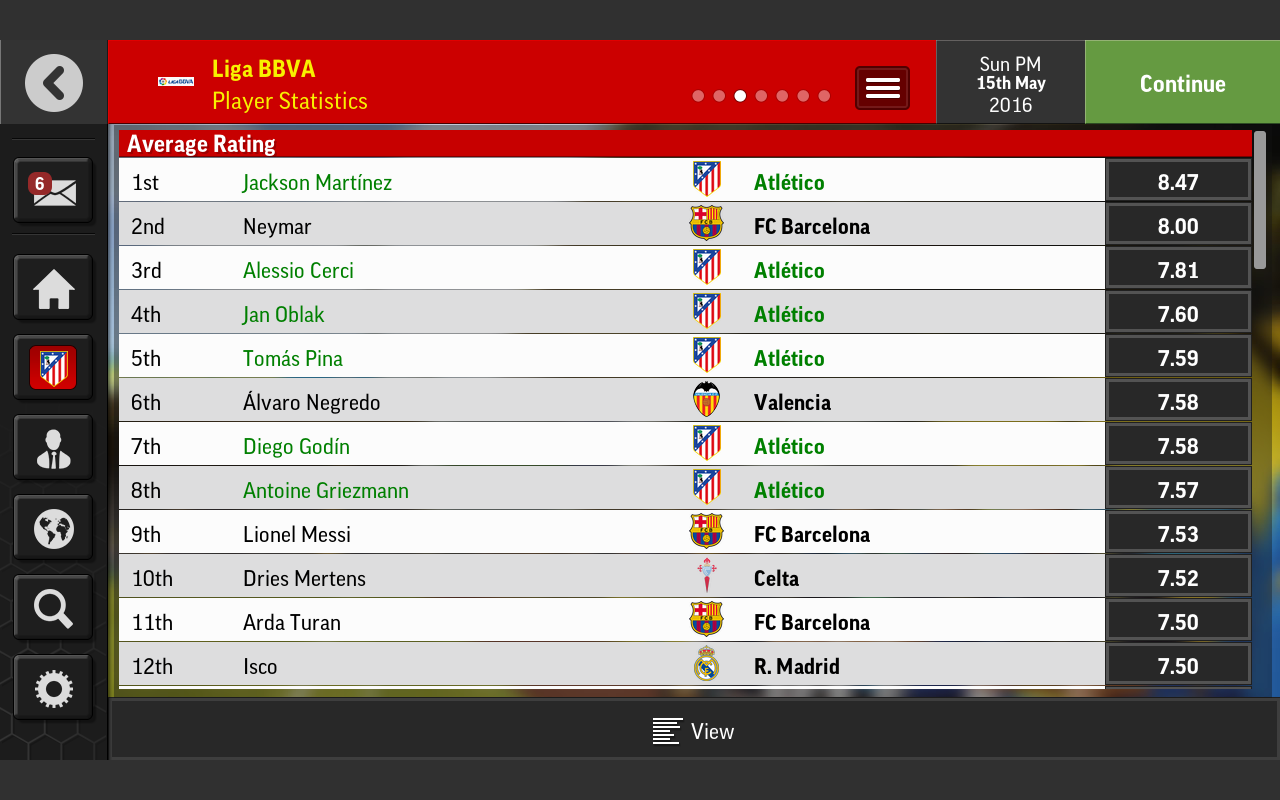Go back using the arrow button
This screenshot has height=800, width=1280.
[x=54, y=83]
